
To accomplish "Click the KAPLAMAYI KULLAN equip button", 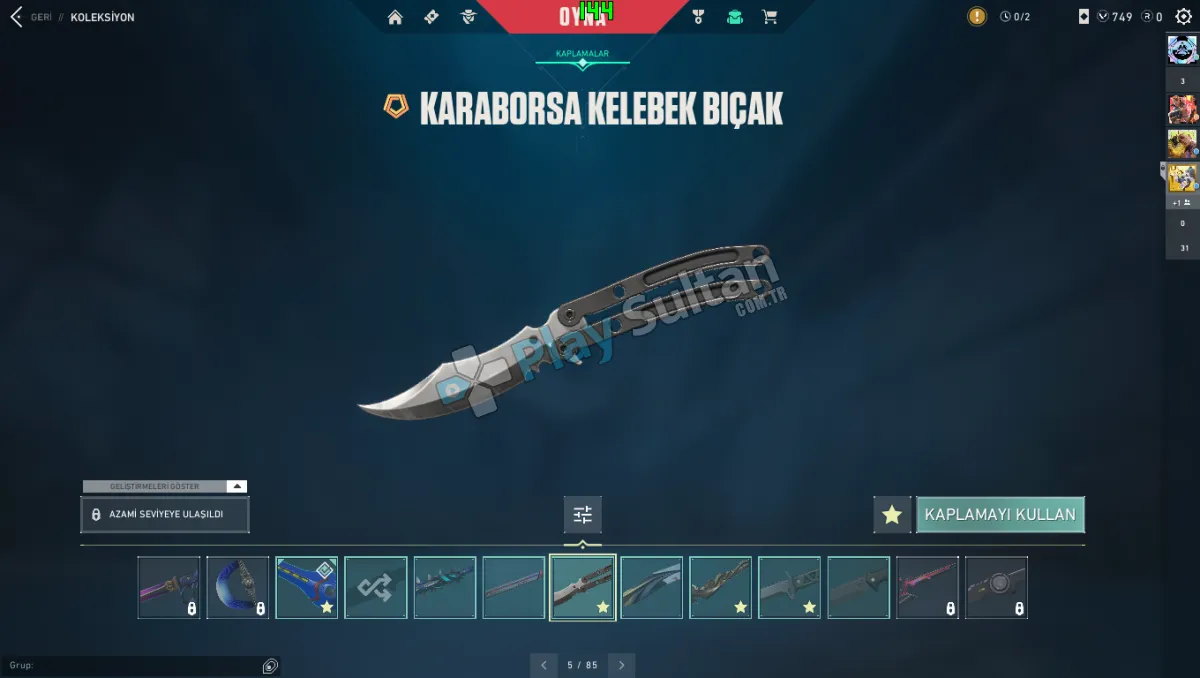I will click(x=1000, y=515).
